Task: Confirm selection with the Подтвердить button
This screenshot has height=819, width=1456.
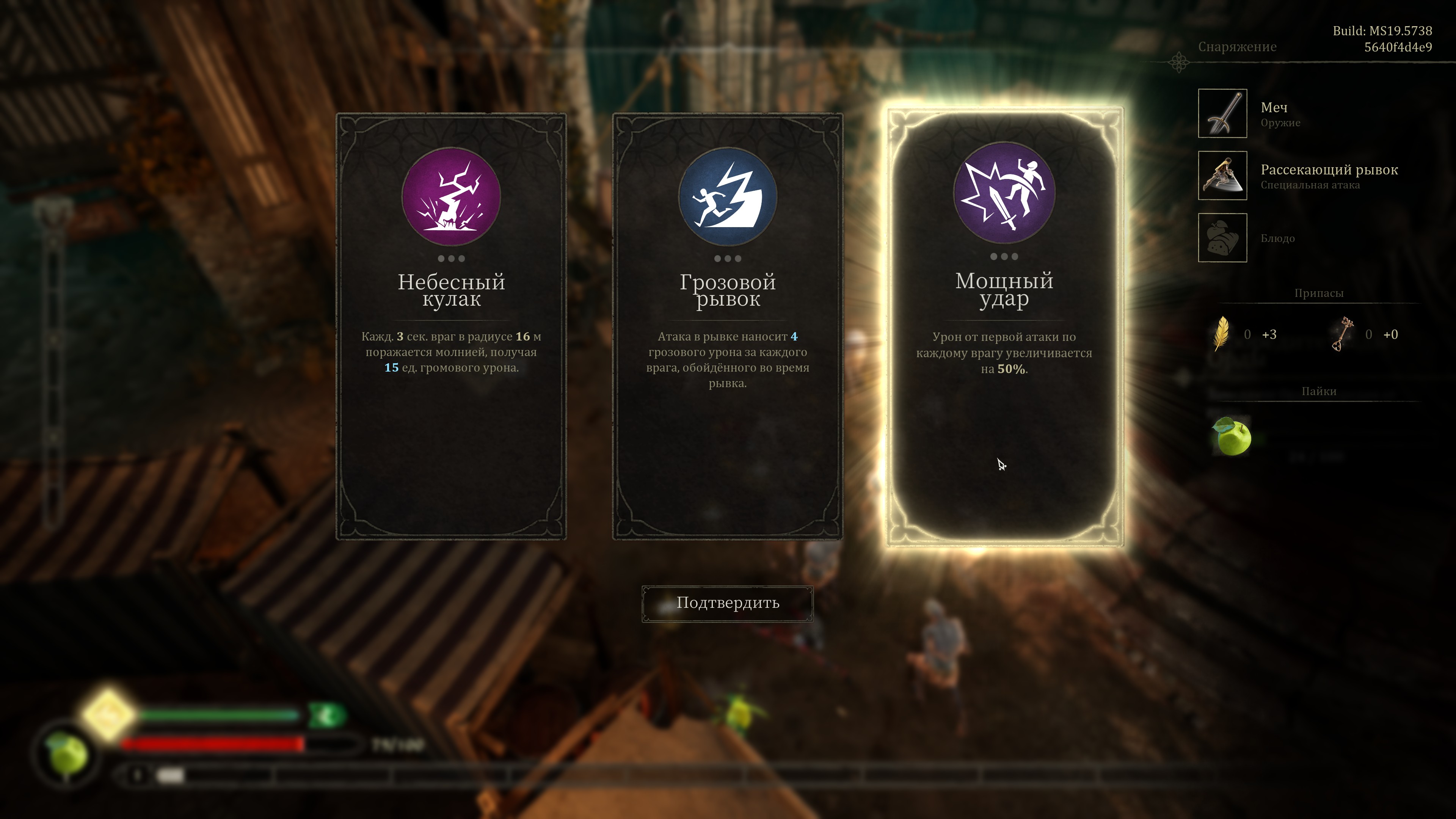Action: point(728,603)
